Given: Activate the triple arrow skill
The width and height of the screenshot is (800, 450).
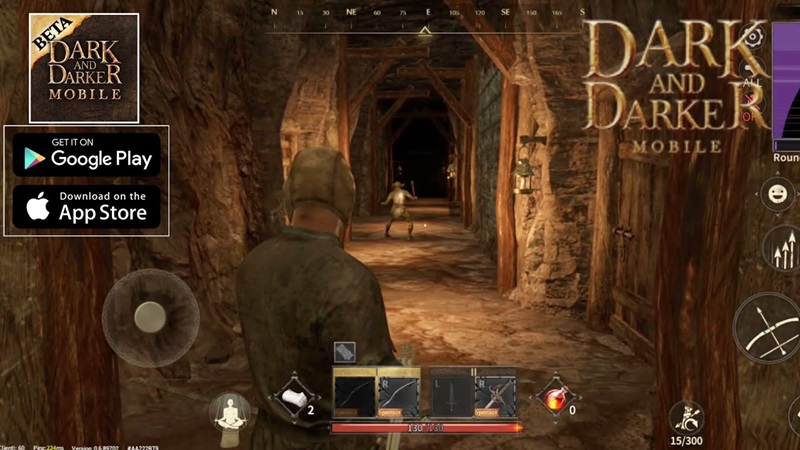Looking at the screenshot, I should (782, 248).
